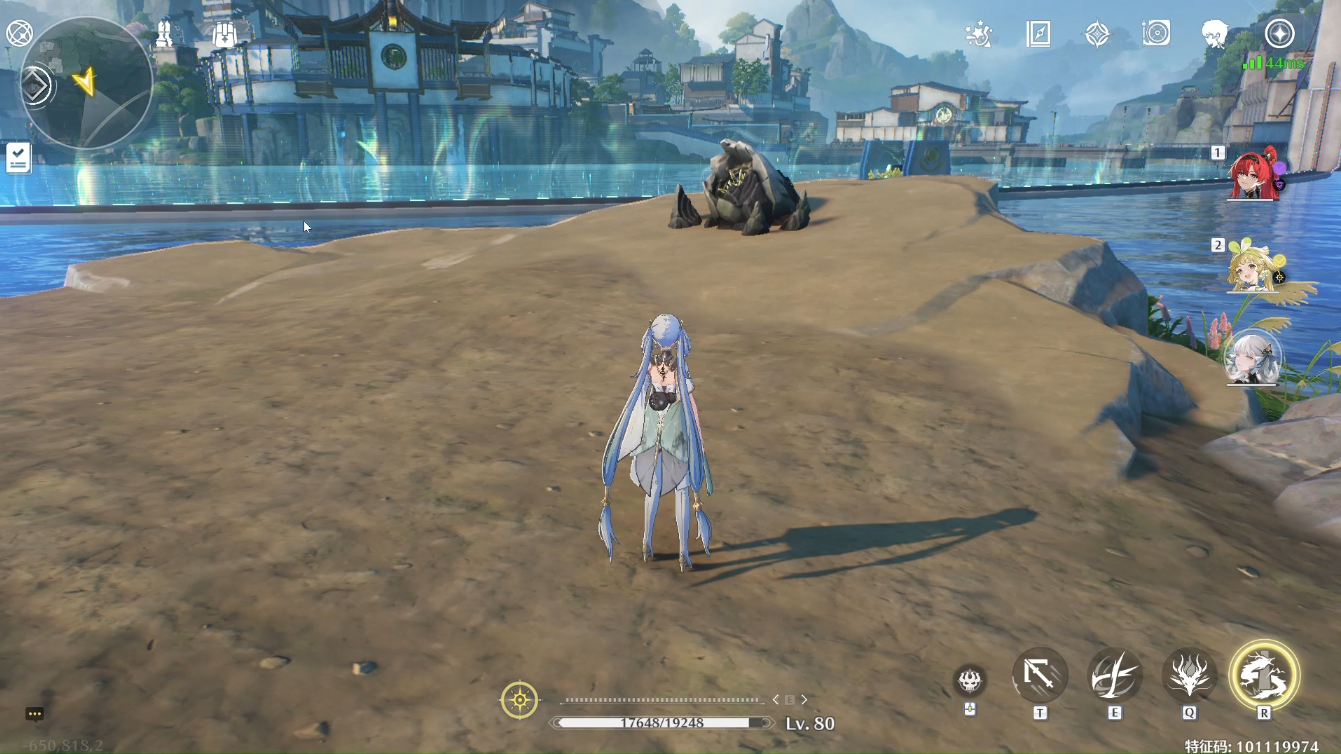The width and height of the screenshot is (1341, 754).
Task: Activate the grapple arrow utility skill
Action: pyautogui.click(x=1040, y=676)
